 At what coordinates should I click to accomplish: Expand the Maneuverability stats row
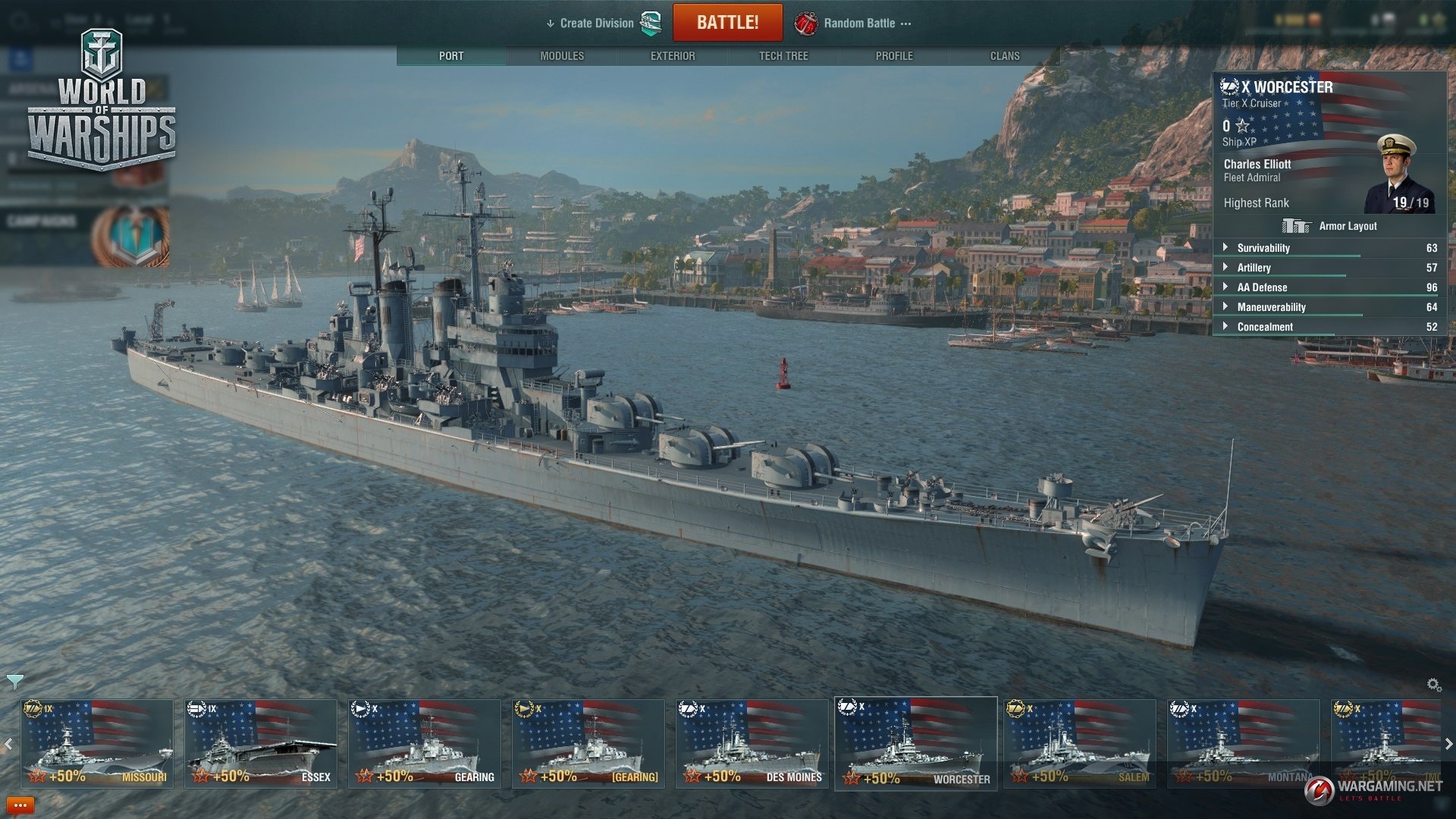coord(1271,307)
